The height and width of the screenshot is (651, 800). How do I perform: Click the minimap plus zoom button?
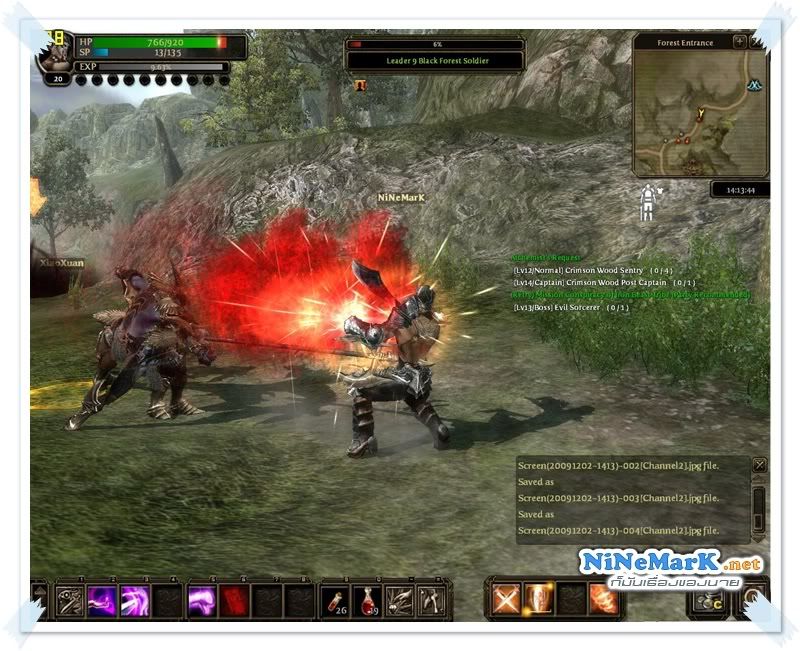[x=739, y=42]
